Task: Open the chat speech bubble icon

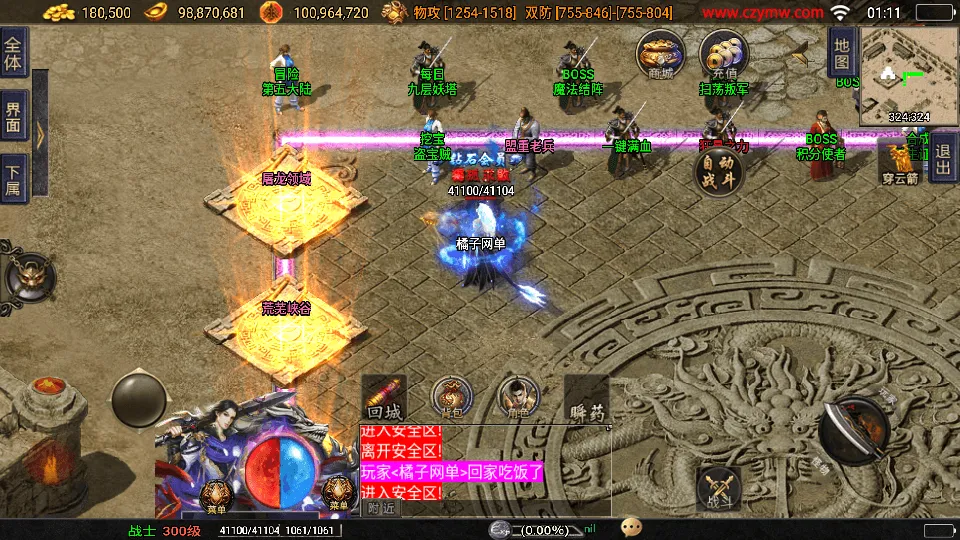Action: [x=631, y=527]
